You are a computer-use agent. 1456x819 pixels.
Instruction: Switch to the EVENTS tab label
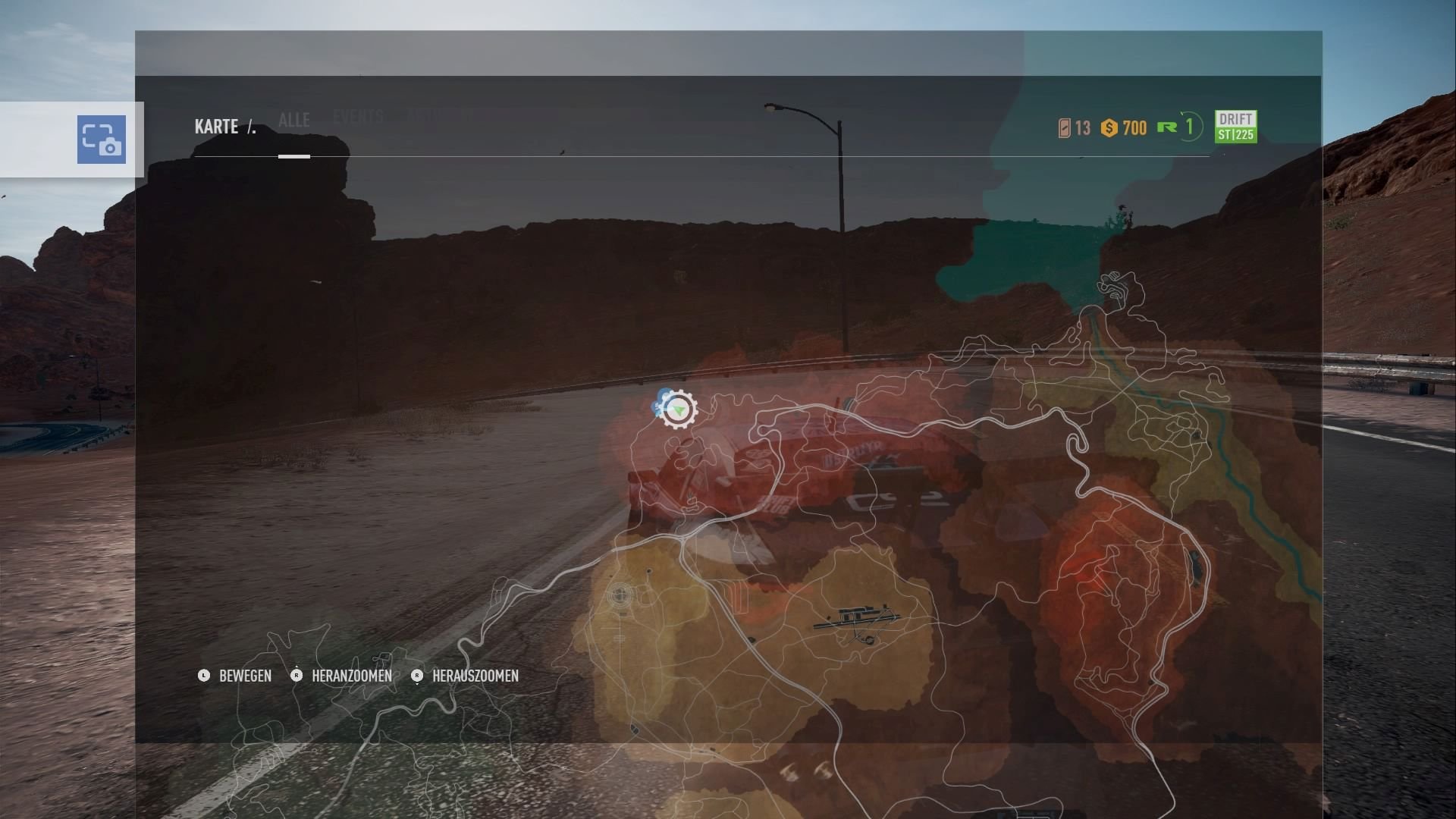click(x=358, y=118)
